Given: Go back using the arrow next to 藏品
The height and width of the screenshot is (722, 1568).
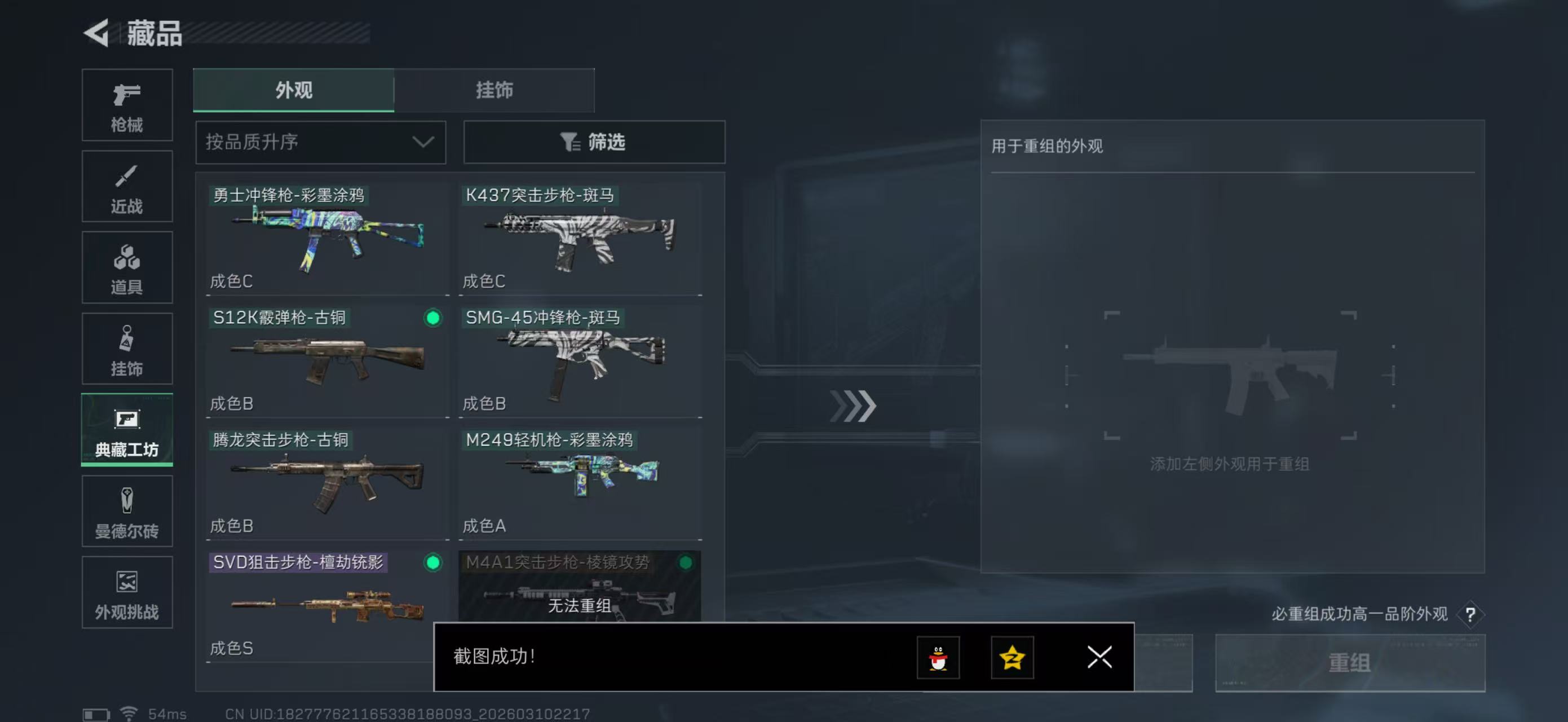Looking at the screenshot, I should (95, 34).
